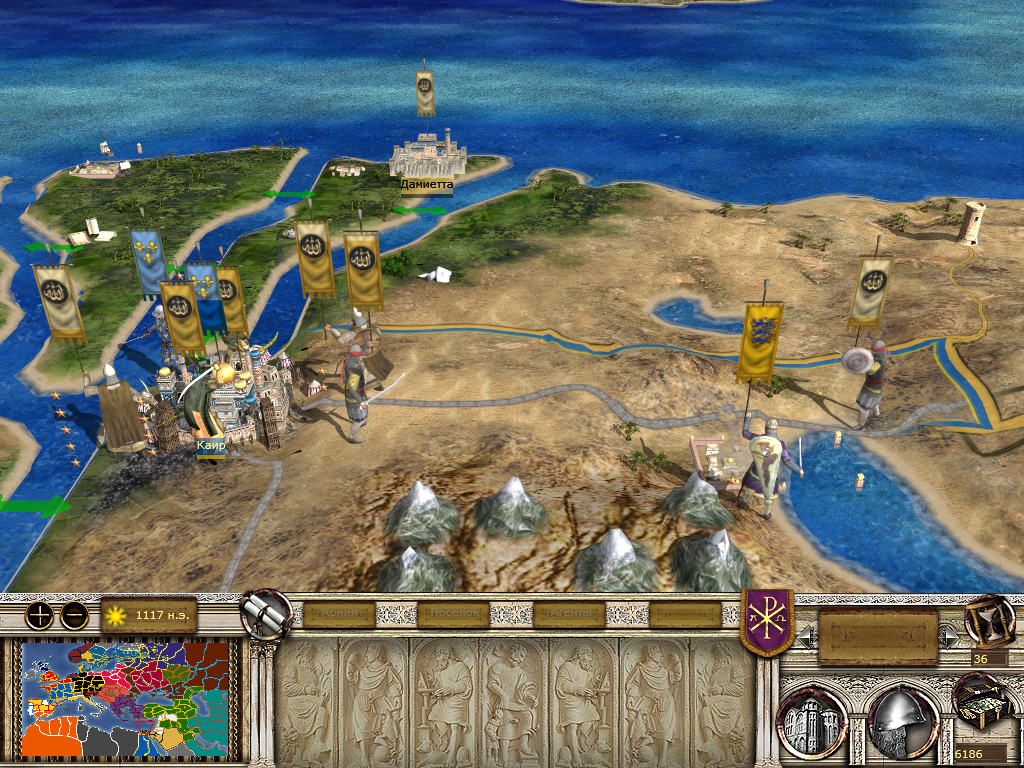Click the campaign minimap of Europe

125,698
